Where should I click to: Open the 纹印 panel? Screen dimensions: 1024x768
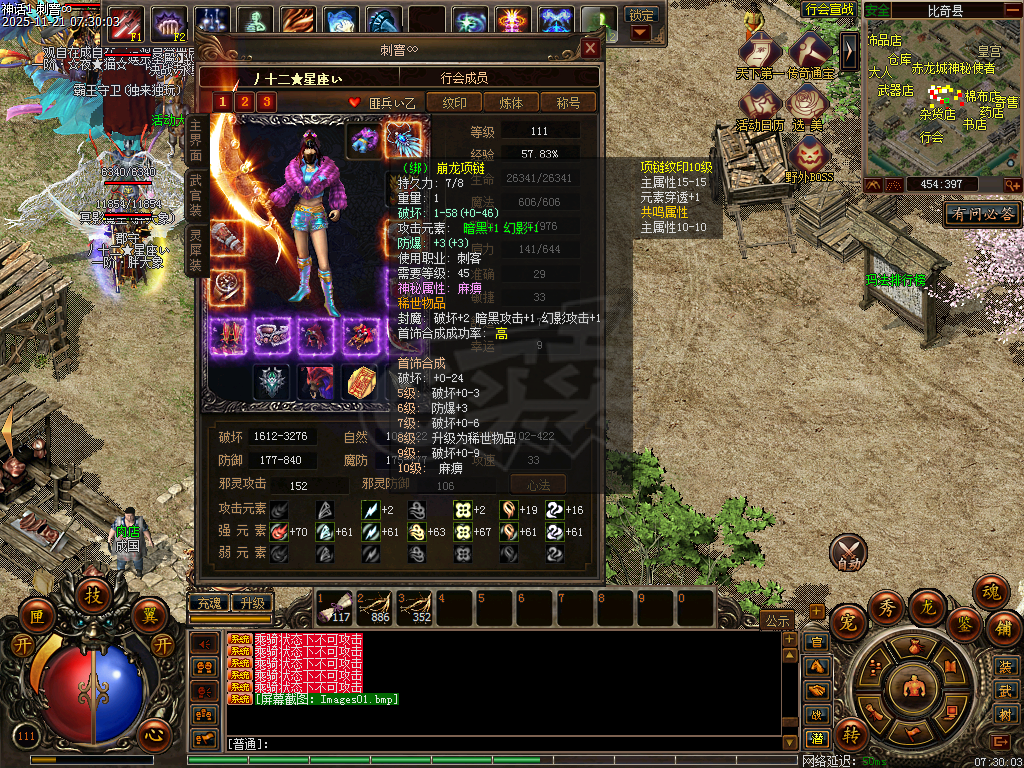click(x=454, y=102)
